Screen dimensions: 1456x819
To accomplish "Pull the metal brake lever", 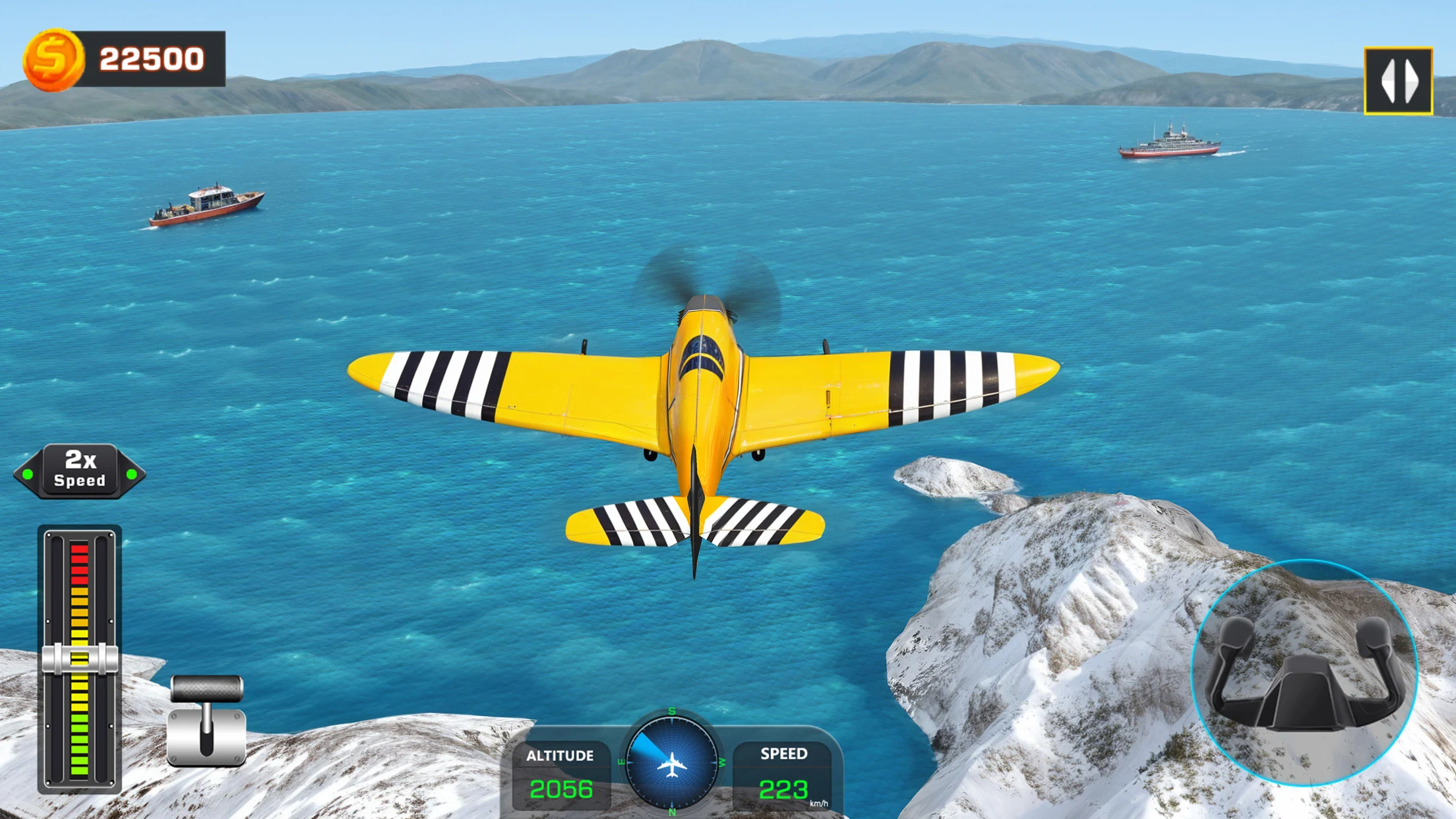I will click(206, 719).
